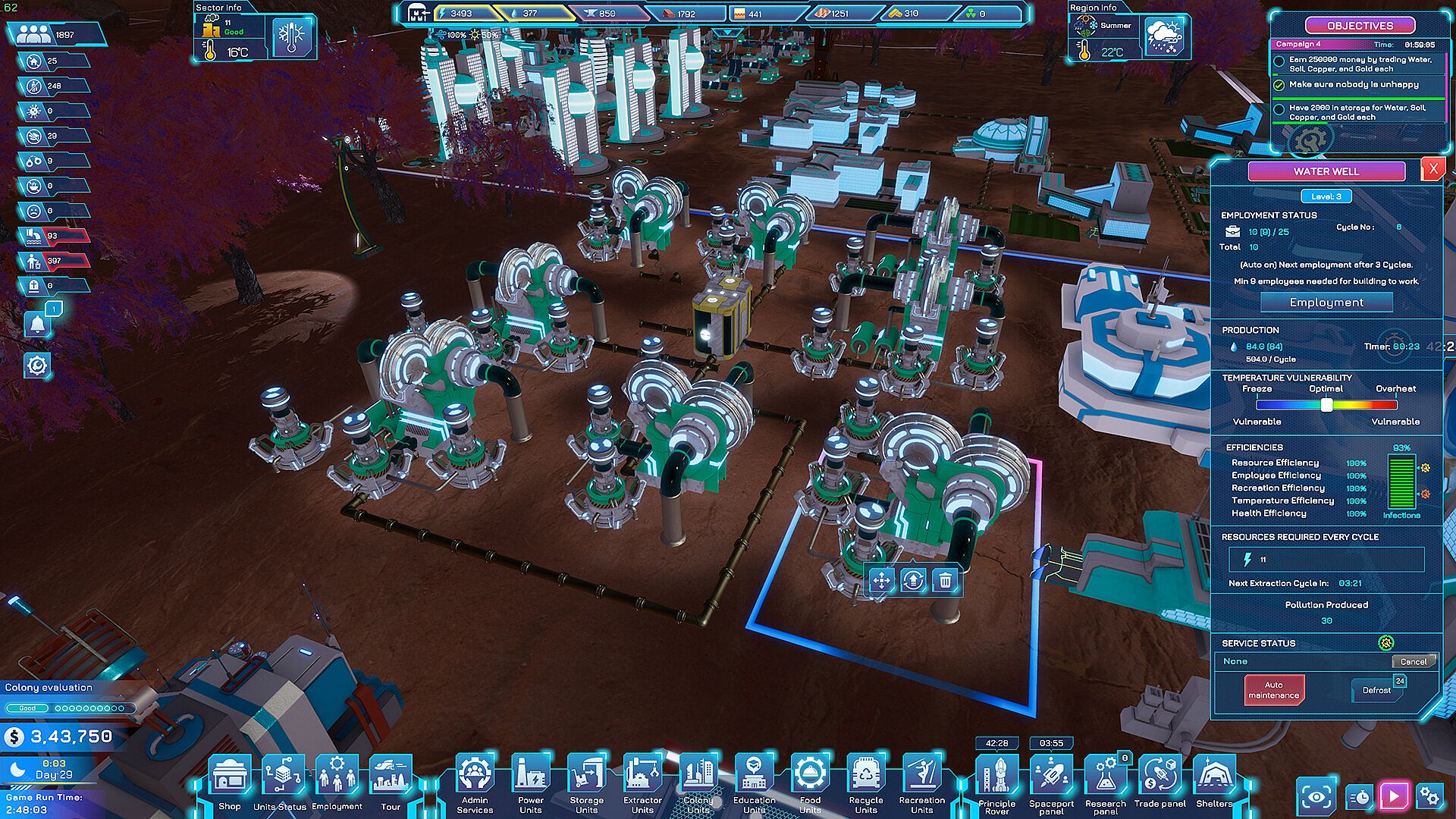Open the Employment button in Water Well panel
The width and height of the screenshot is (1456, 819).
click(x=1326, y=303)
